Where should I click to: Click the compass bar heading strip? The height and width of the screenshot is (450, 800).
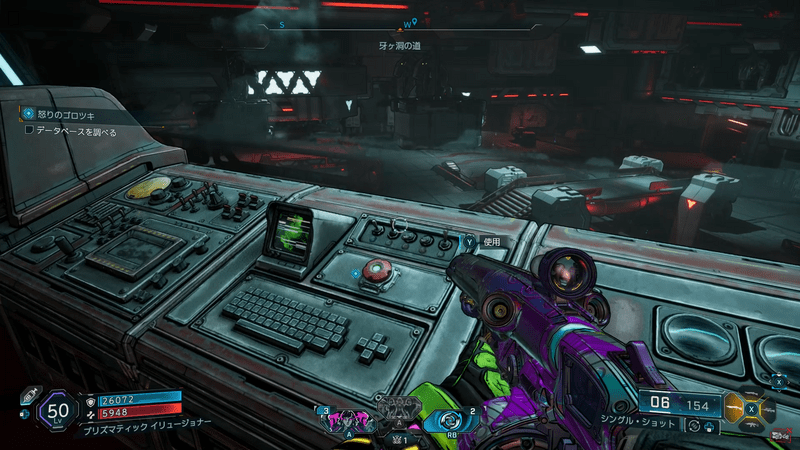[x=400, y=21]
